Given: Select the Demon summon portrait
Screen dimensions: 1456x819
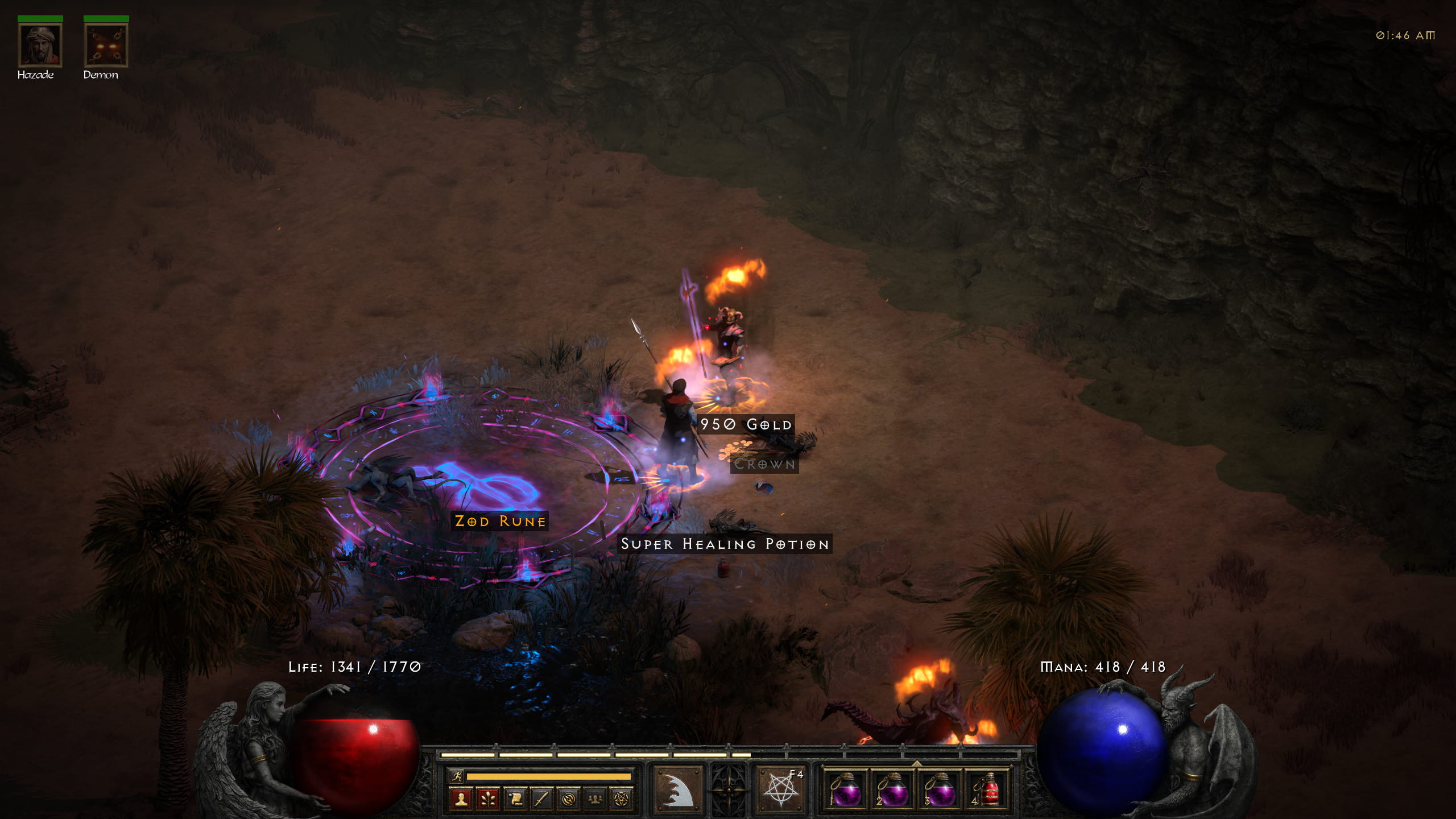Looking at the screenshot, I should pyautogui.click(x=106, y=45).
